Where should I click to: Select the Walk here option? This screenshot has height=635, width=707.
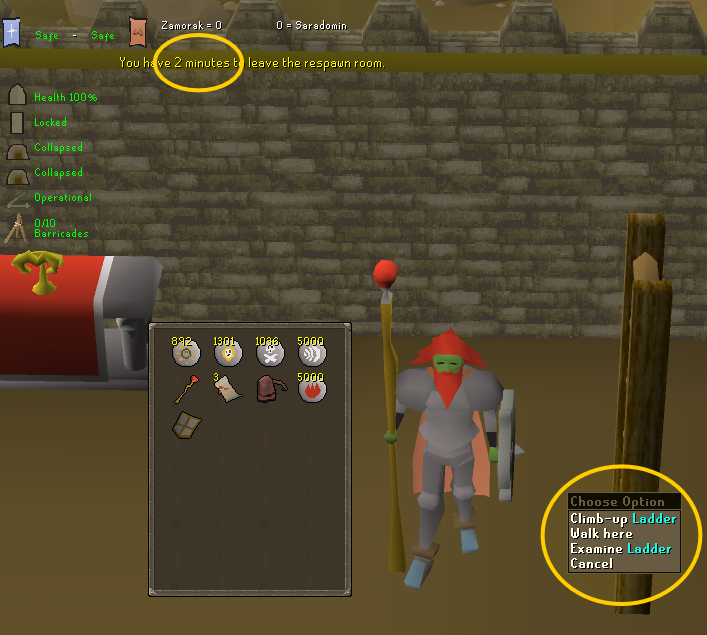[x=601, y=534]
